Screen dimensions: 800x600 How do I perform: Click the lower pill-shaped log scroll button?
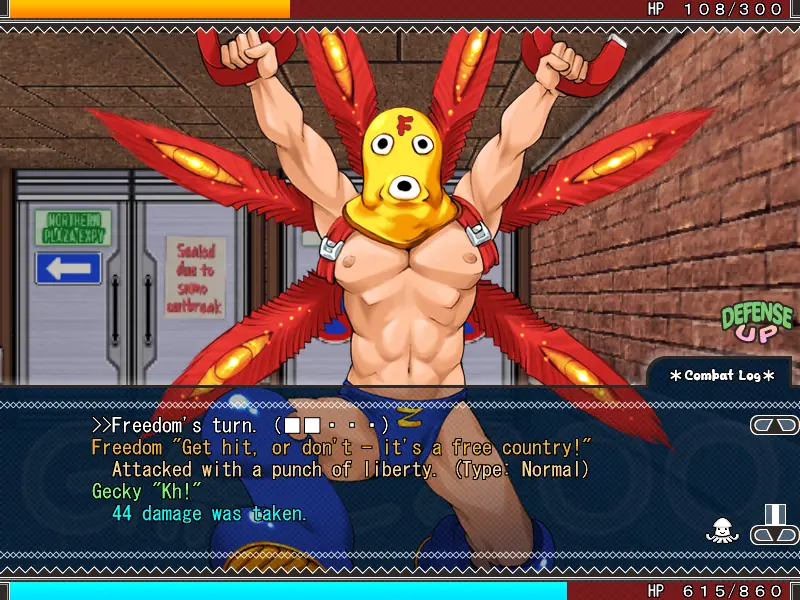coord(774,535)
